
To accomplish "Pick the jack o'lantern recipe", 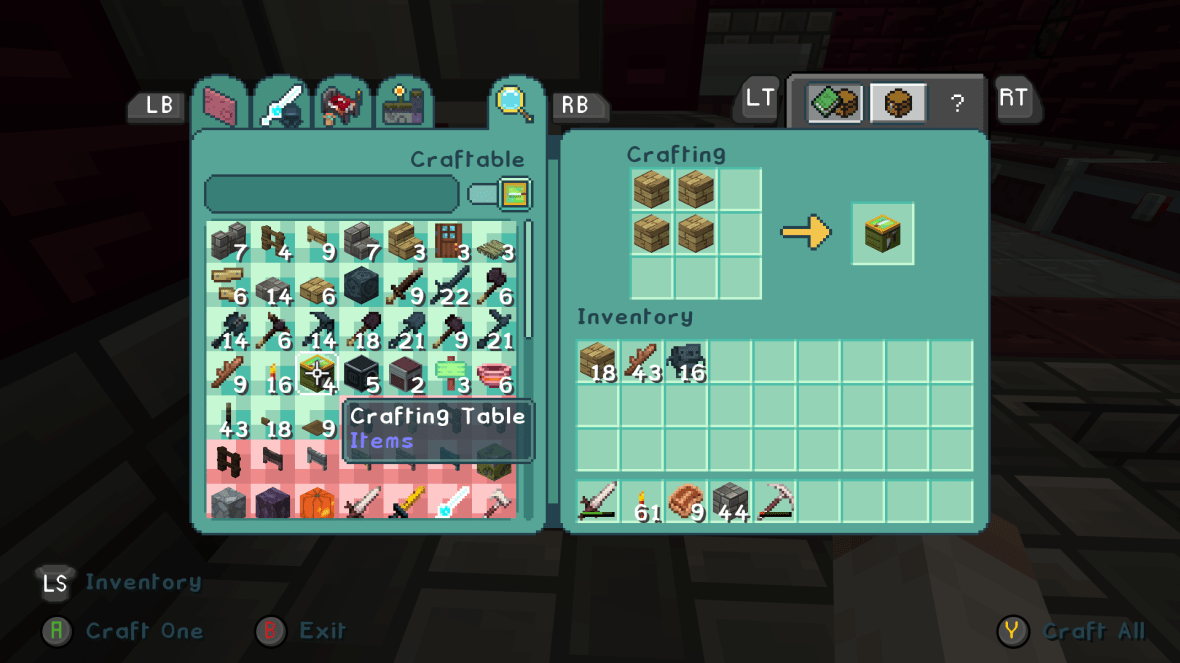I will pos(316,501).
